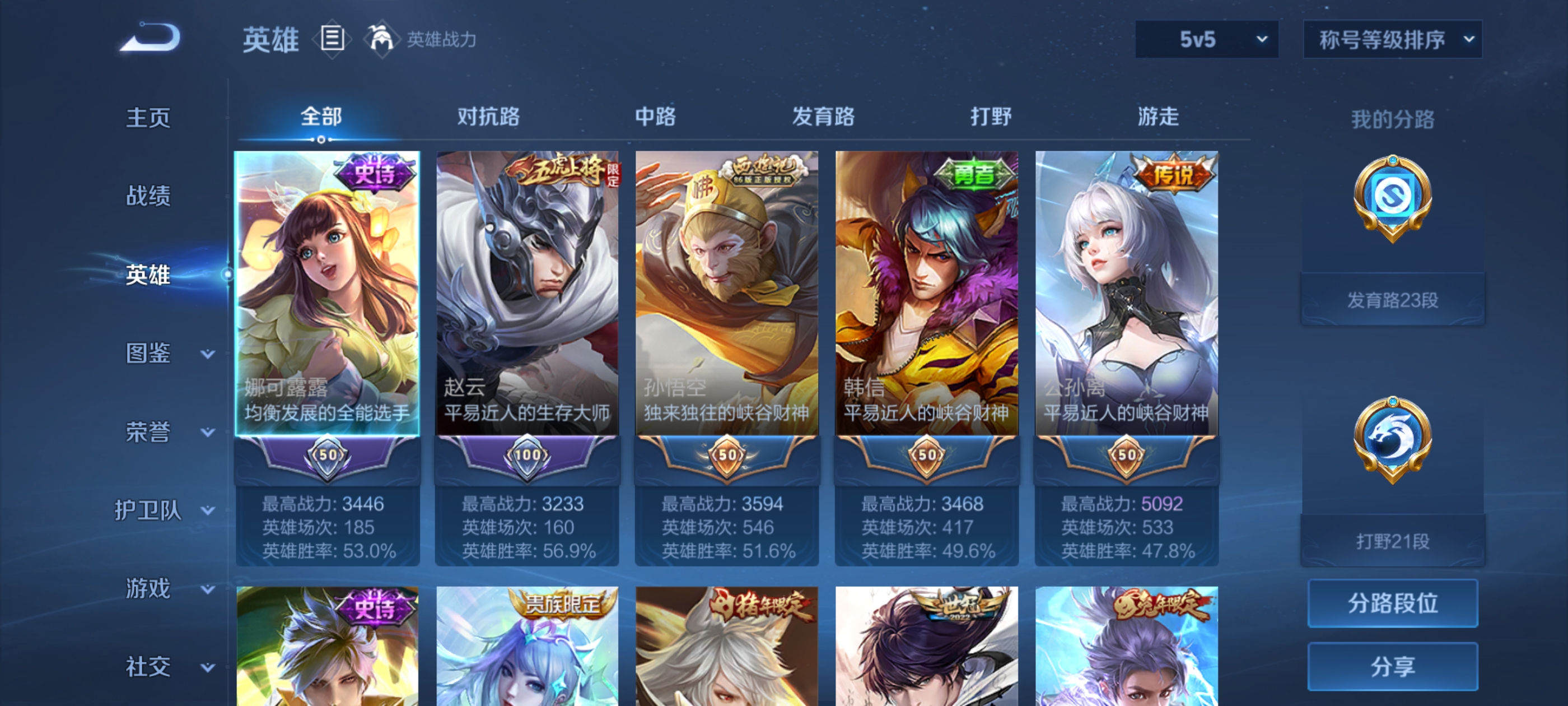Click the 打野21段 jungle dragon badge
1568x706 pixels.
tap(1394, 439)
